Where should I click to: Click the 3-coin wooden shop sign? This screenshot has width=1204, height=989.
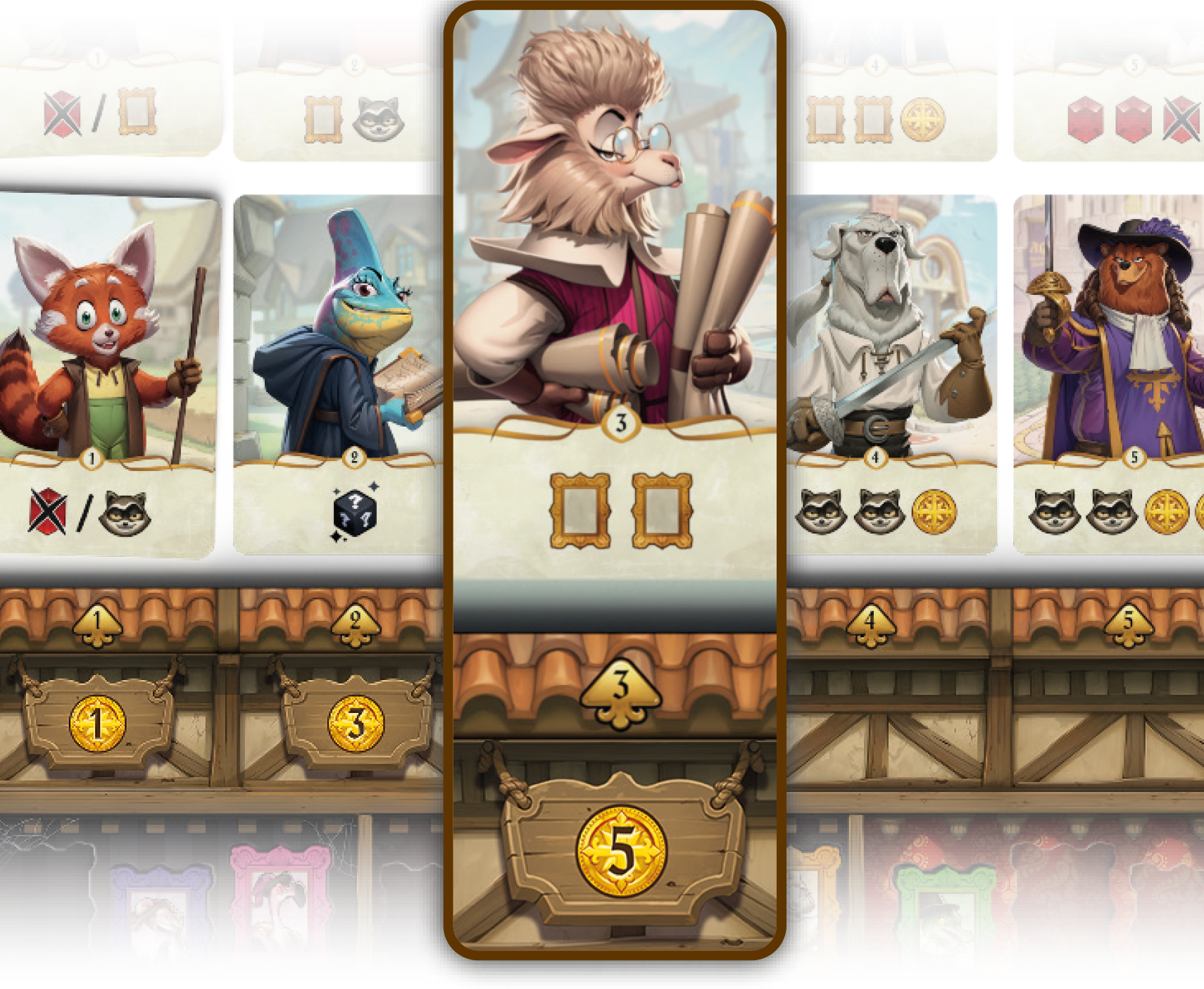[x=356, y=723]
